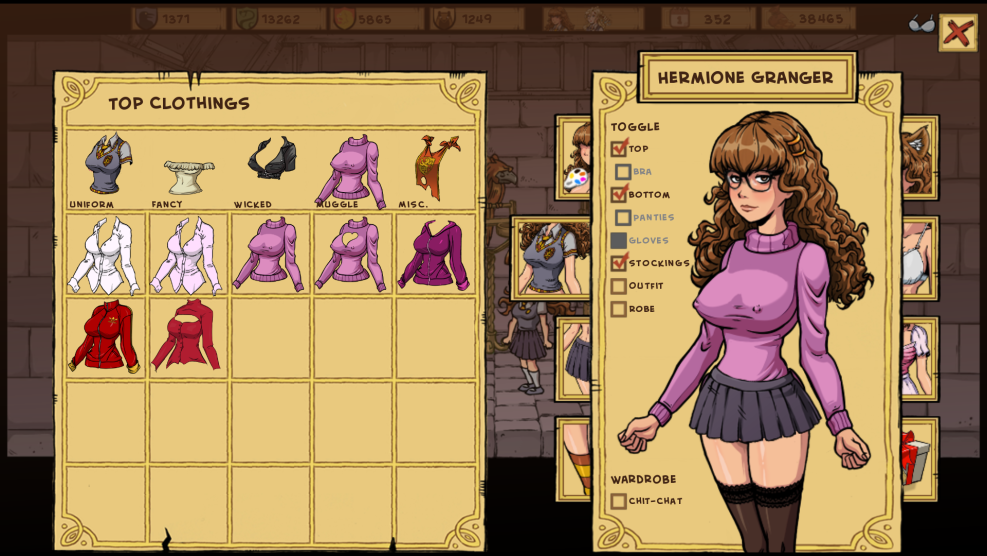The height and width of the screenshot is (556, 987).
Task: Toggle the Bottom checkbox
Action: [619, 194]
